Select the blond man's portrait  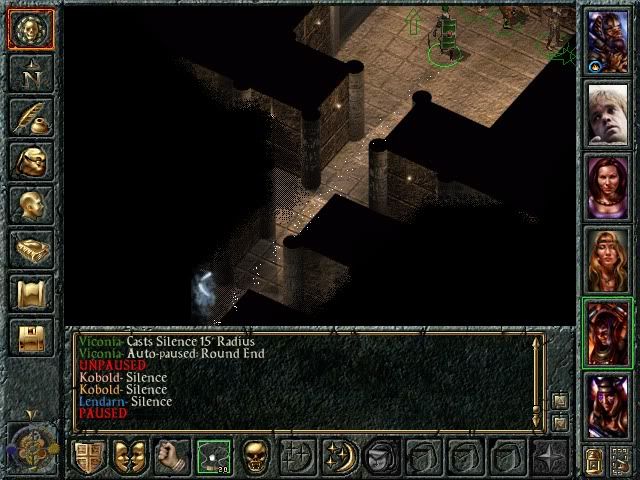point(608,112)
